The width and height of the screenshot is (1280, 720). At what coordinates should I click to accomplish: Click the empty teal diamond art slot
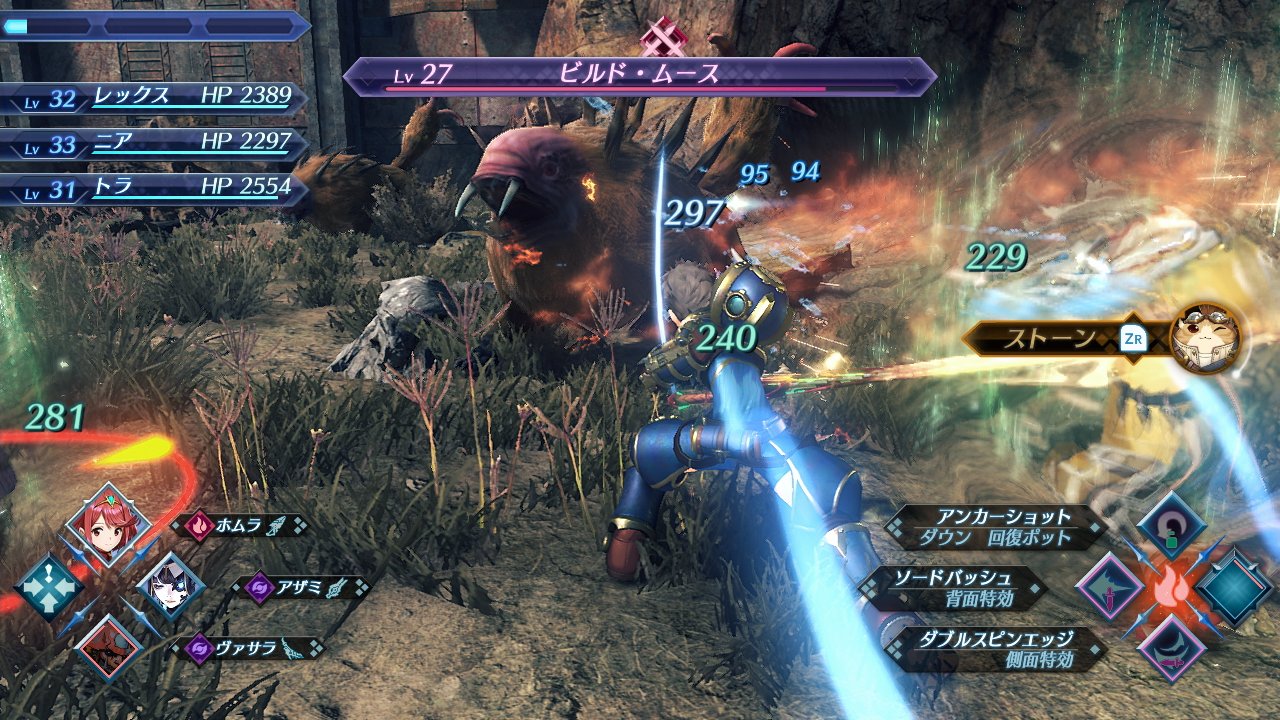(1234, 587)
